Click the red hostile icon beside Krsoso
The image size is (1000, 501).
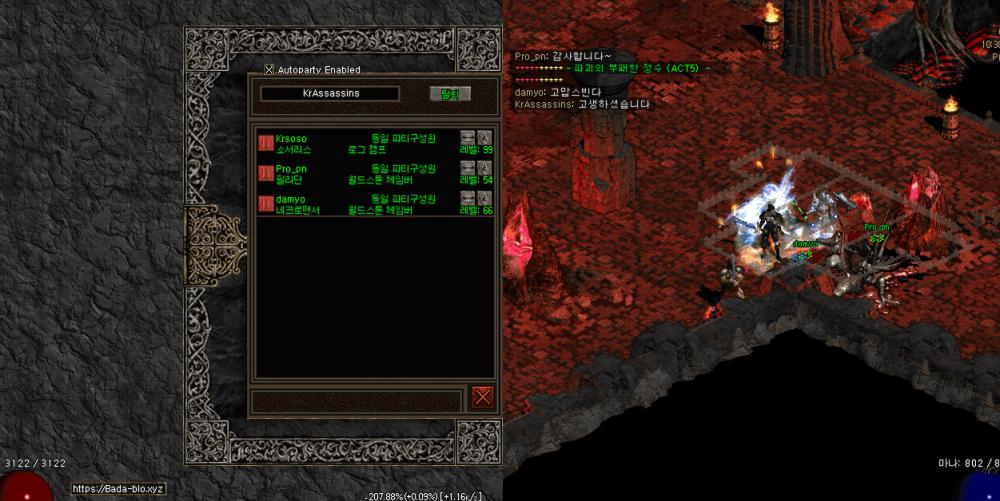266,142
